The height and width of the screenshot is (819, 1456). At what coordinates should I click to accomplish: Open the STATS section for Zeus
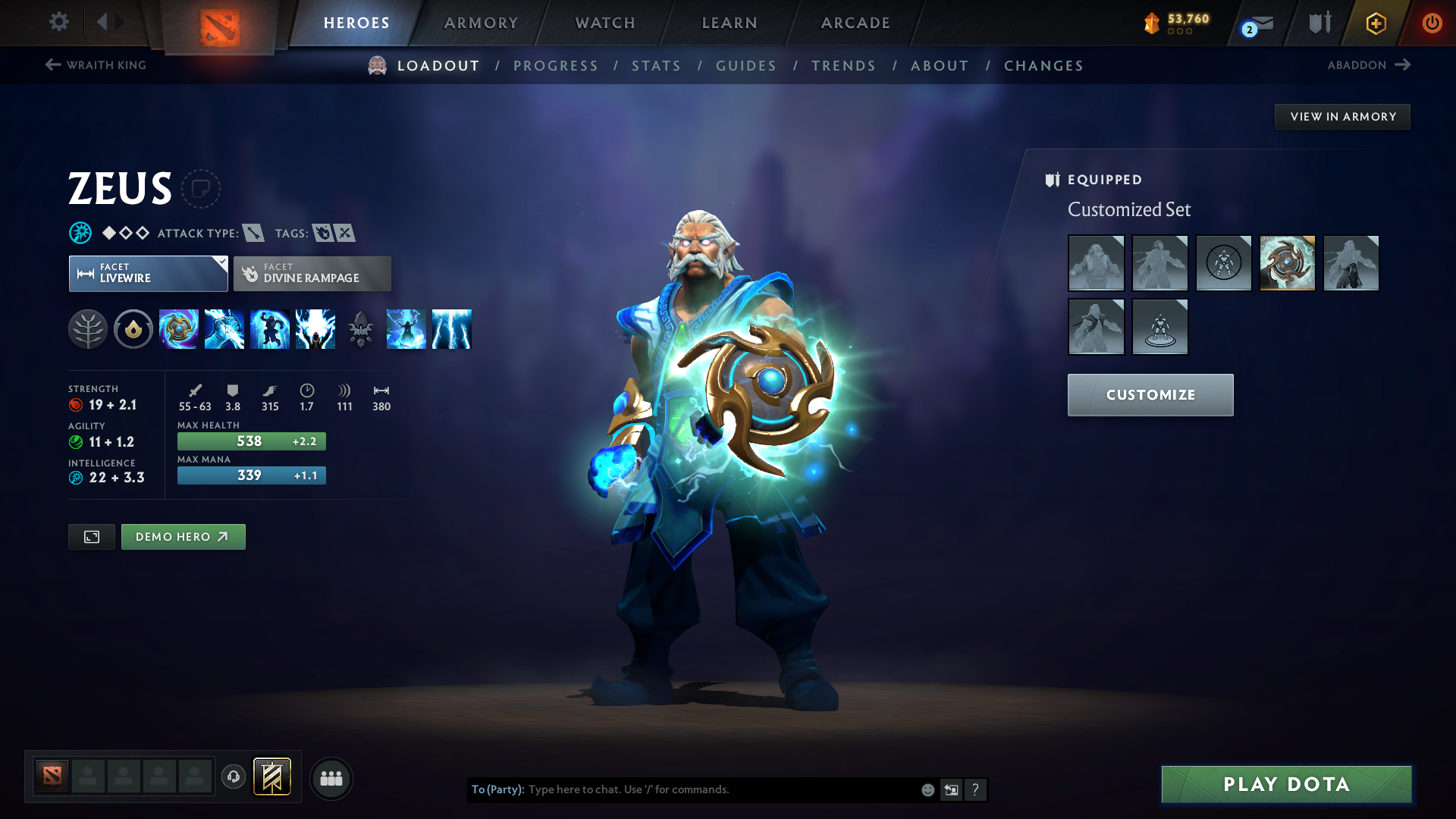[656, 65]
